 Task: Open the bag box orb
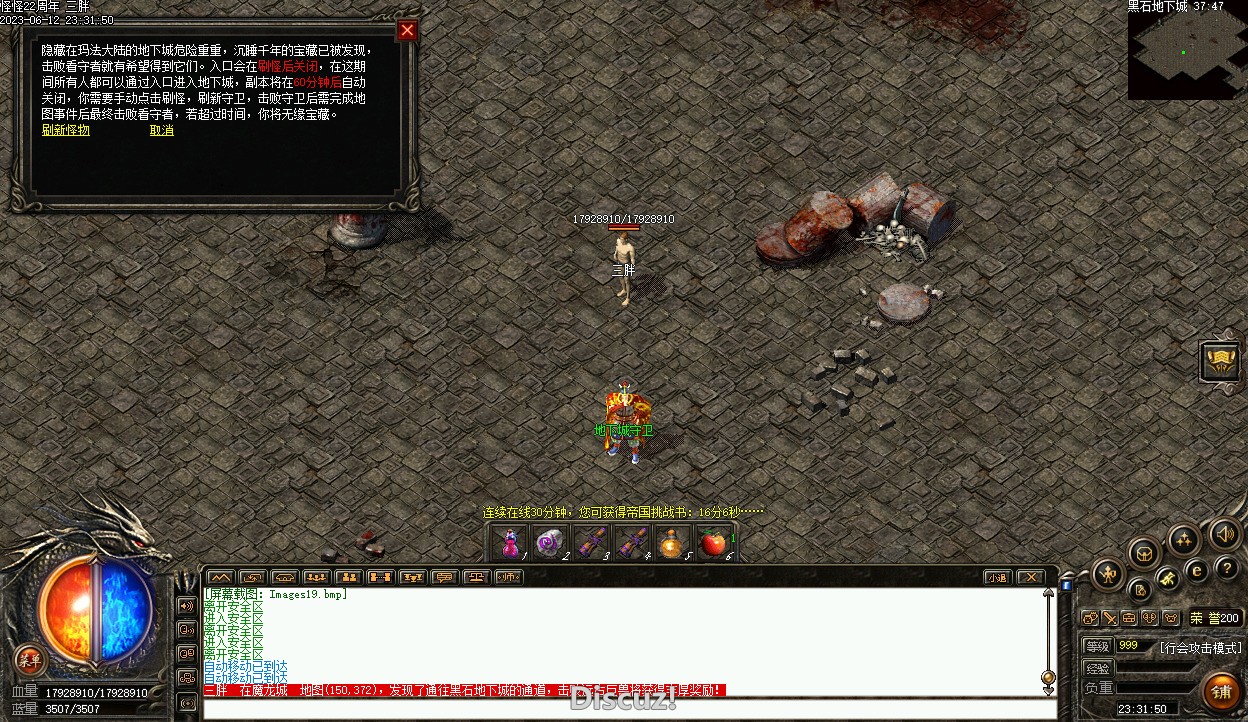pyautogui.click(x=1144, y=552)
